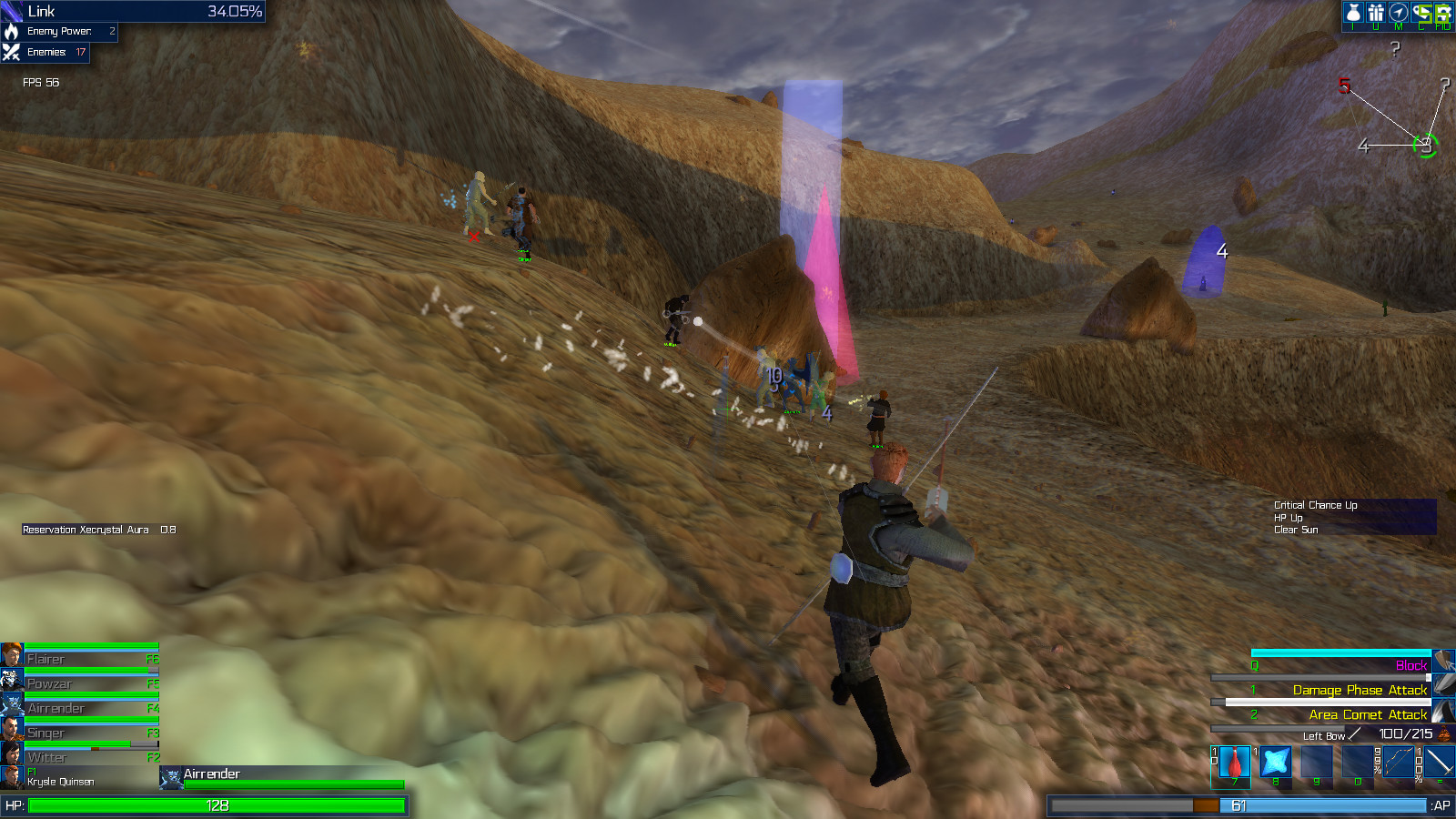Open the map using the compass icon

1400,14
